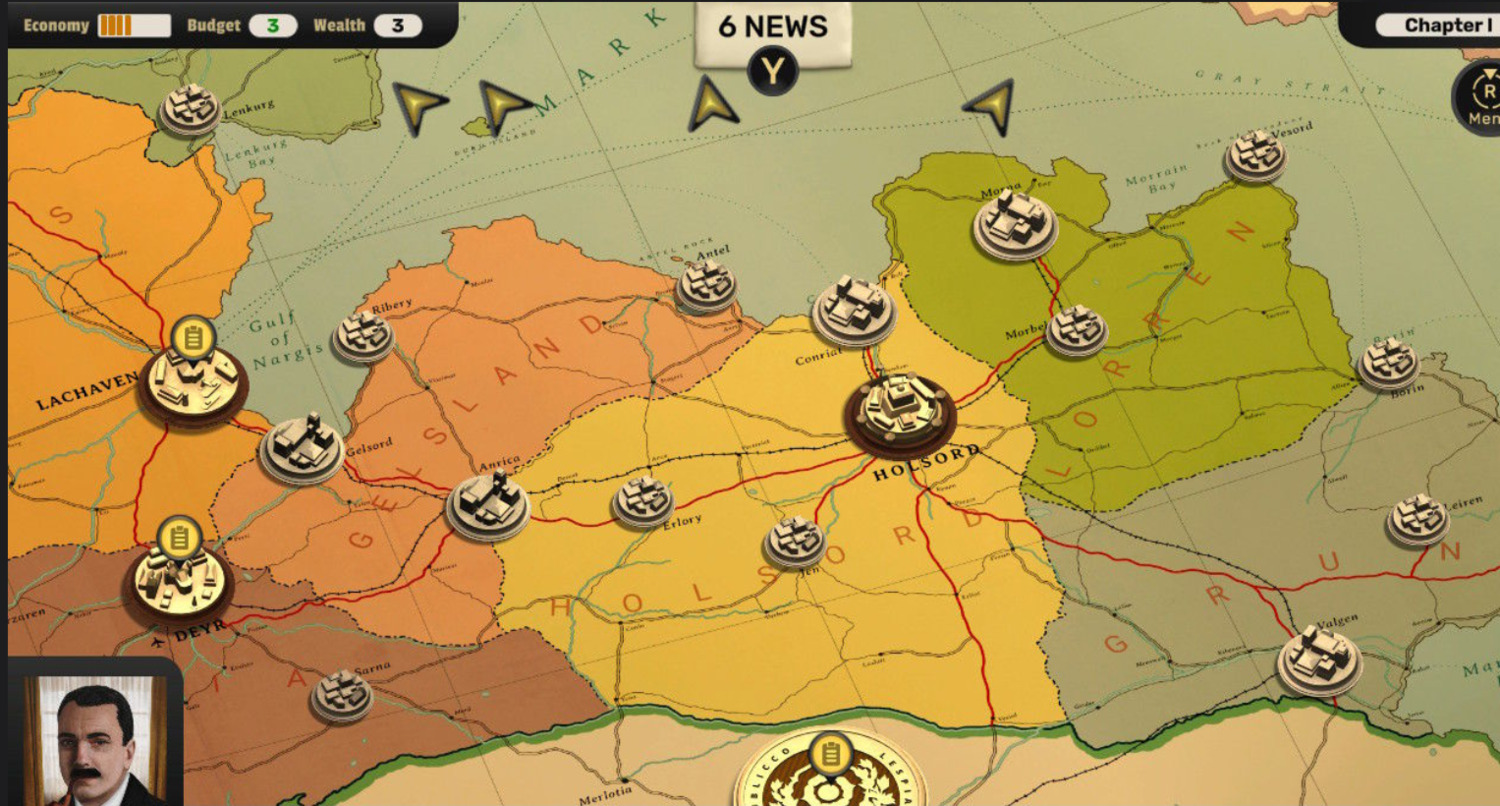Open the clipboard decision above Lachaven
1500x806 pixels.
pos(194,337)
